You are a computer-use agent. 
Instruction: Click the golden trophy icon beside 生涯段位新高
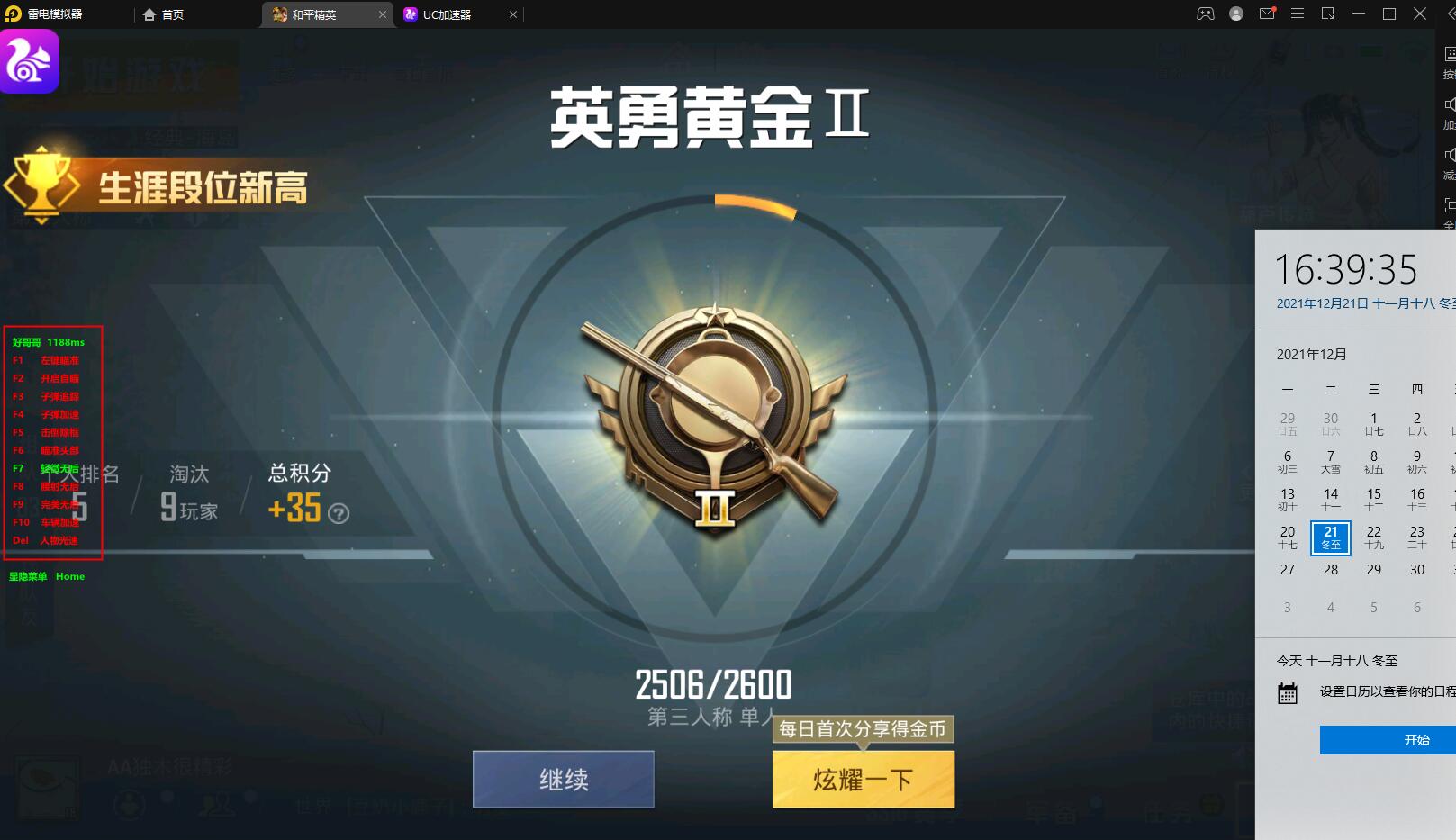pos(42,186)
